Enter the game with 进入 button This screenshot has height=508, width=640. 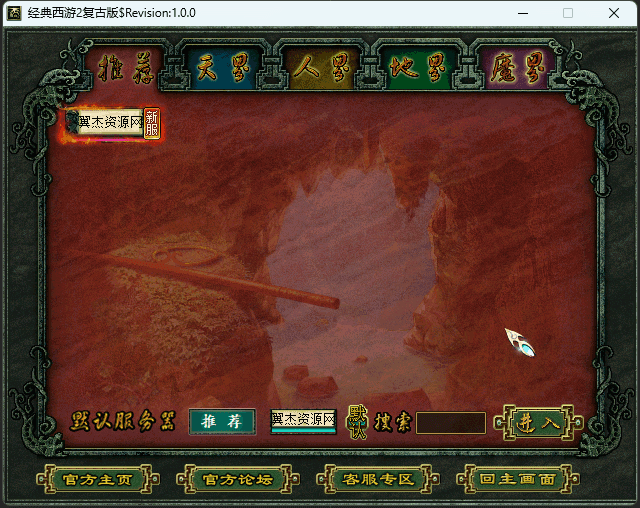pyautogui.click(x=538, y=422)
